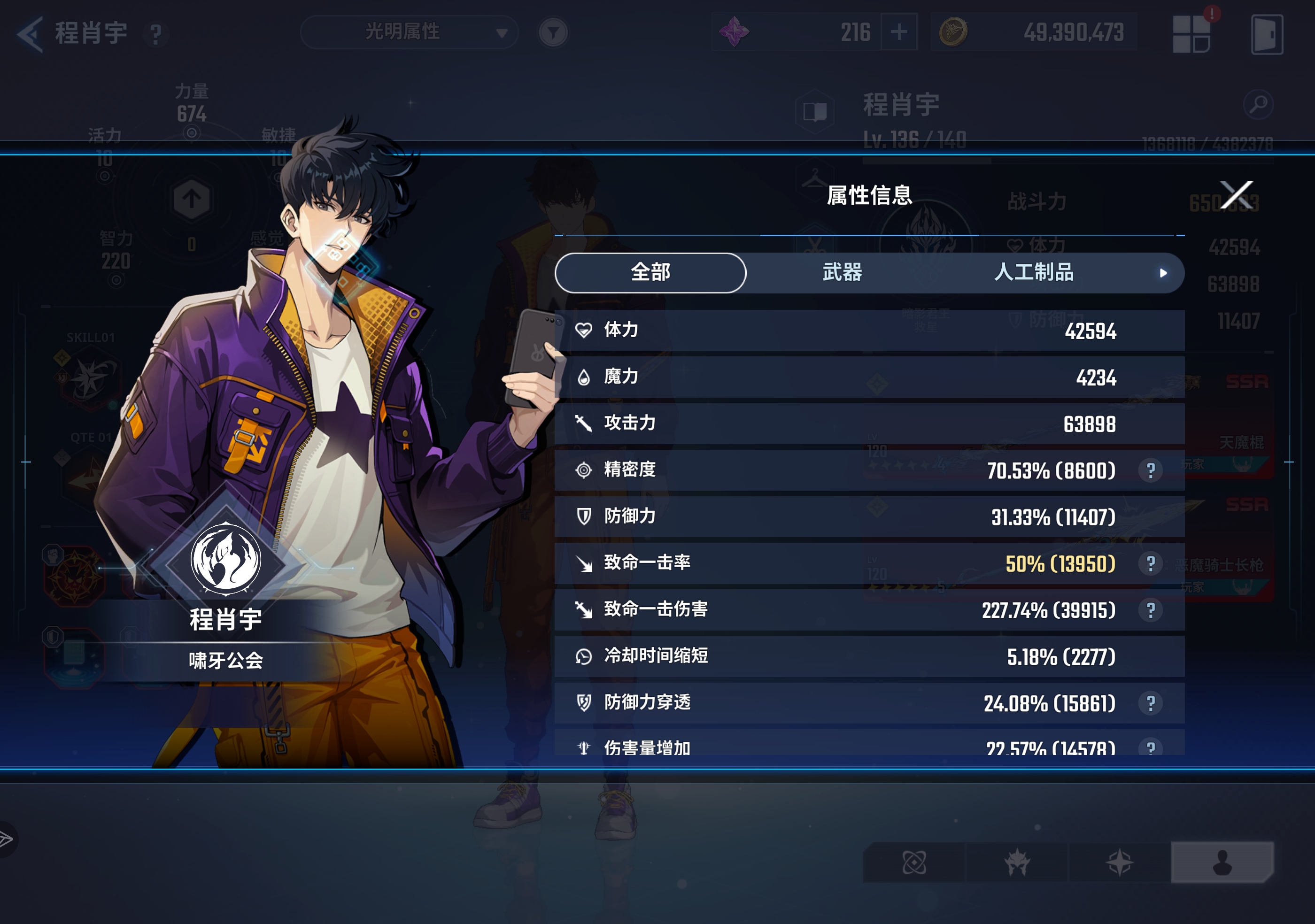Open the 精密度 help tooltip
The width and height of the screenshot is (1315, 924).
(x=1150, y=470)
